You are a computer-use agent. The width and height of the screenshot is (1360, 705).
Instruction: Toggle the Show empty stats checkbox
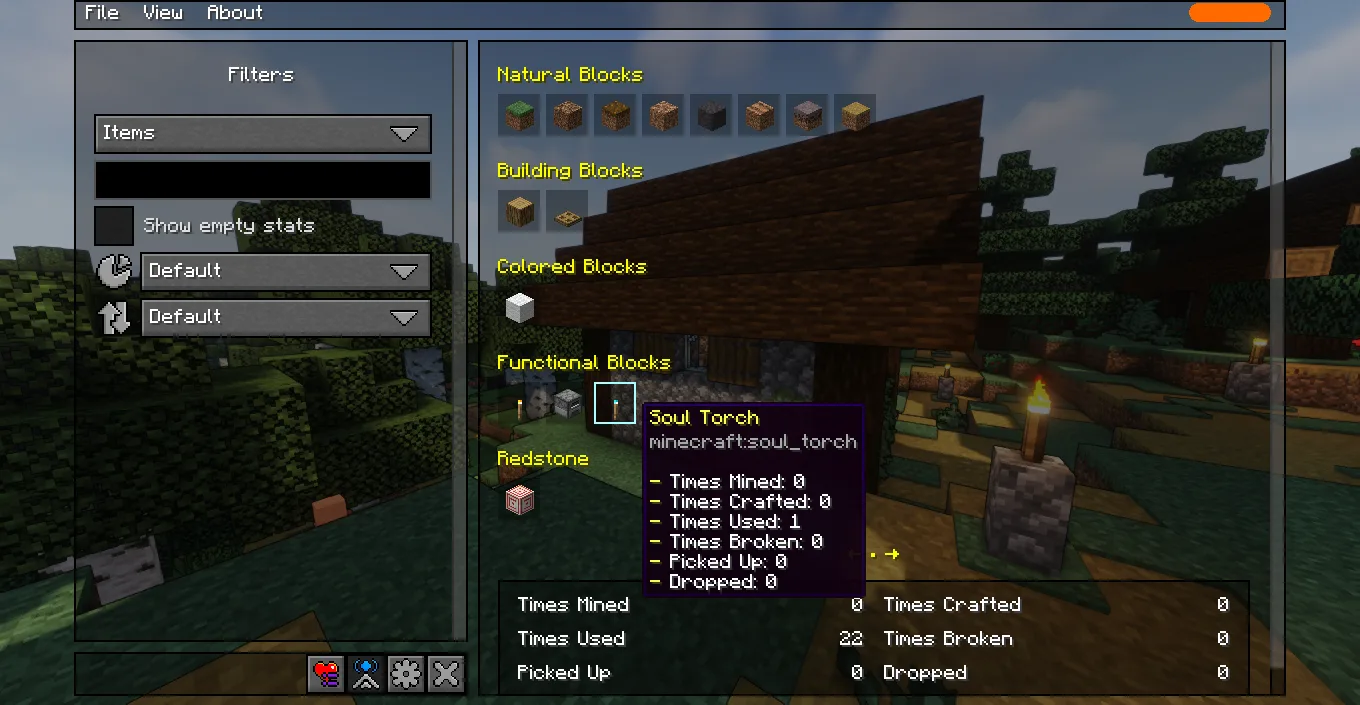tap(114, 226)
